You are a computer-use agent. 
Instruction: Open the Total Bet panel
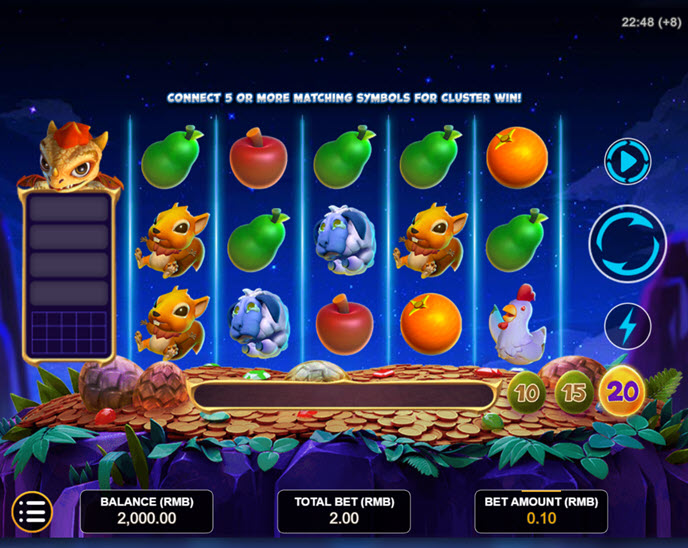pyautogui.click(x=344, y=511)
